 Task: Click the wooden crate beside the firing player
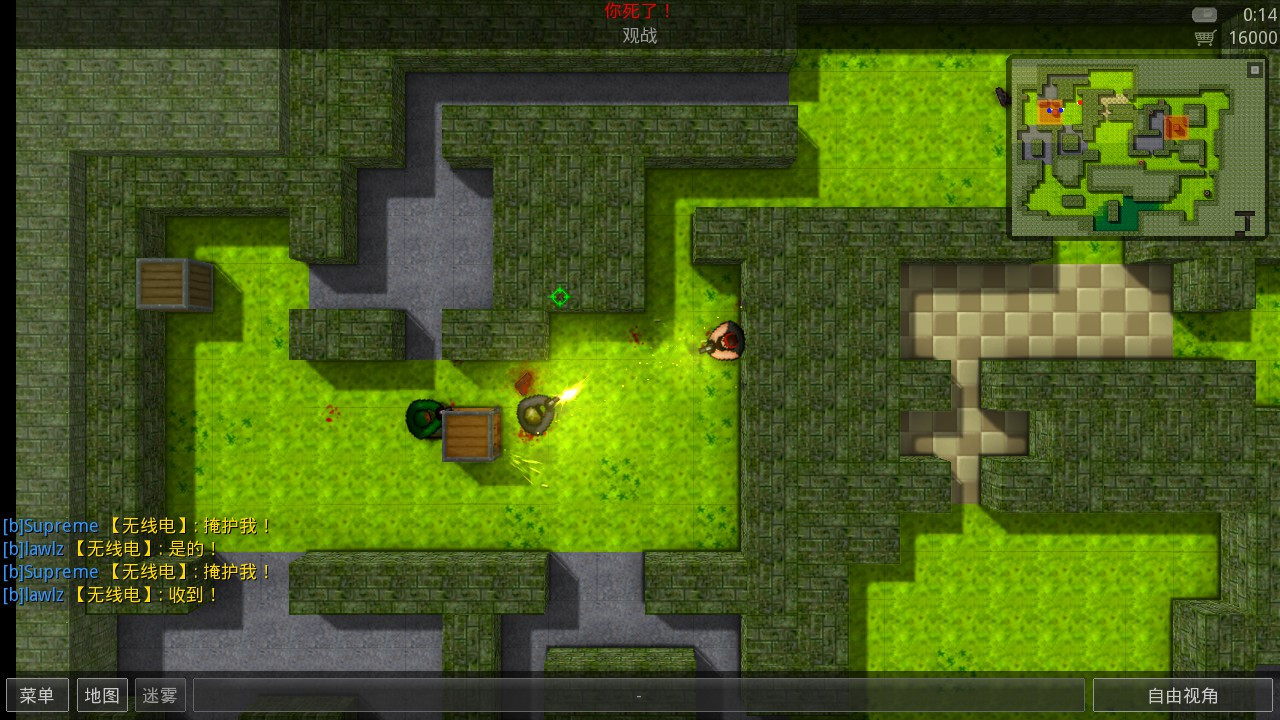(470, 437)
